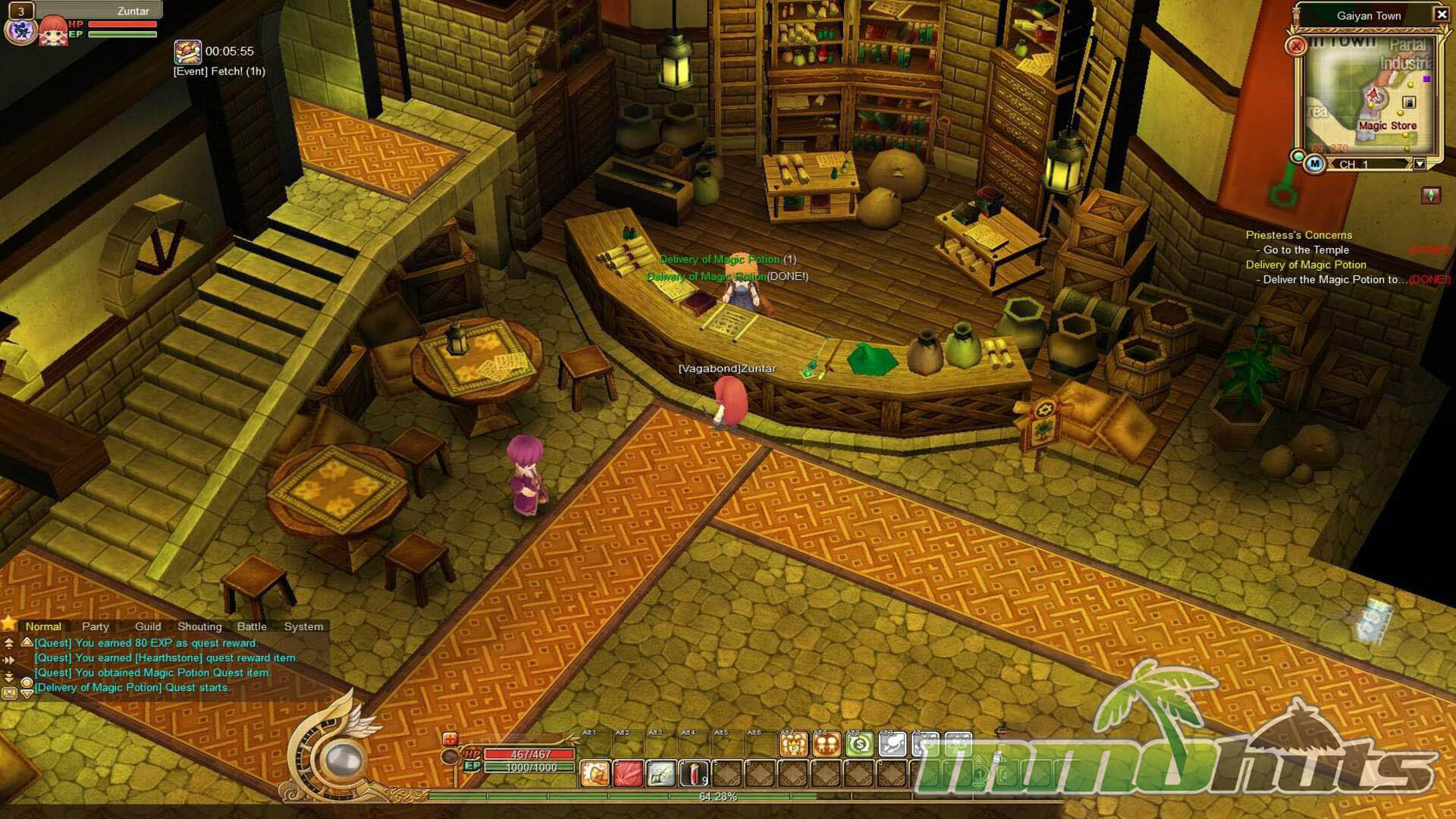
Task: Click the Fetch event bone icon
Action: pos(187,52)
